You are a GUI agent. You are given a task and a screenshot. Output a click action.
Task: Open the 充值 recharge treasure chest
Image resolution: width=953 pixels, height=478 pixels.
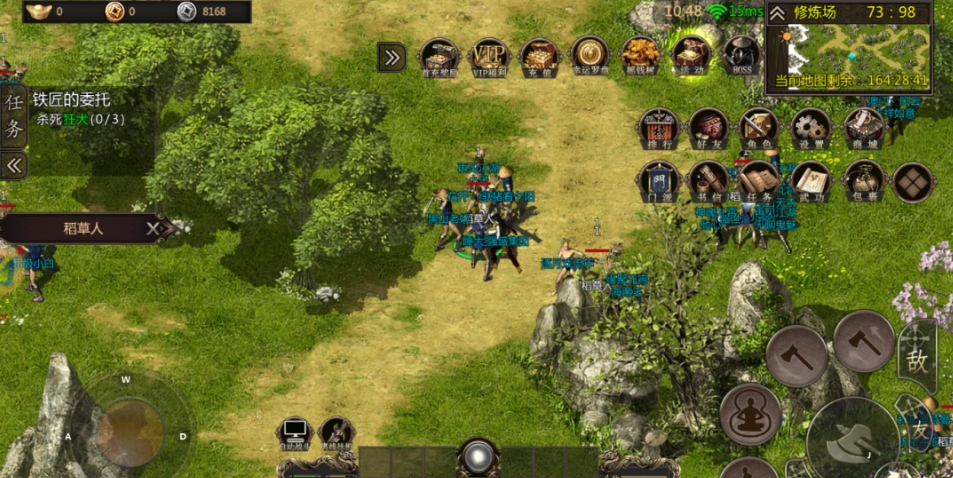tap(540, 56)
